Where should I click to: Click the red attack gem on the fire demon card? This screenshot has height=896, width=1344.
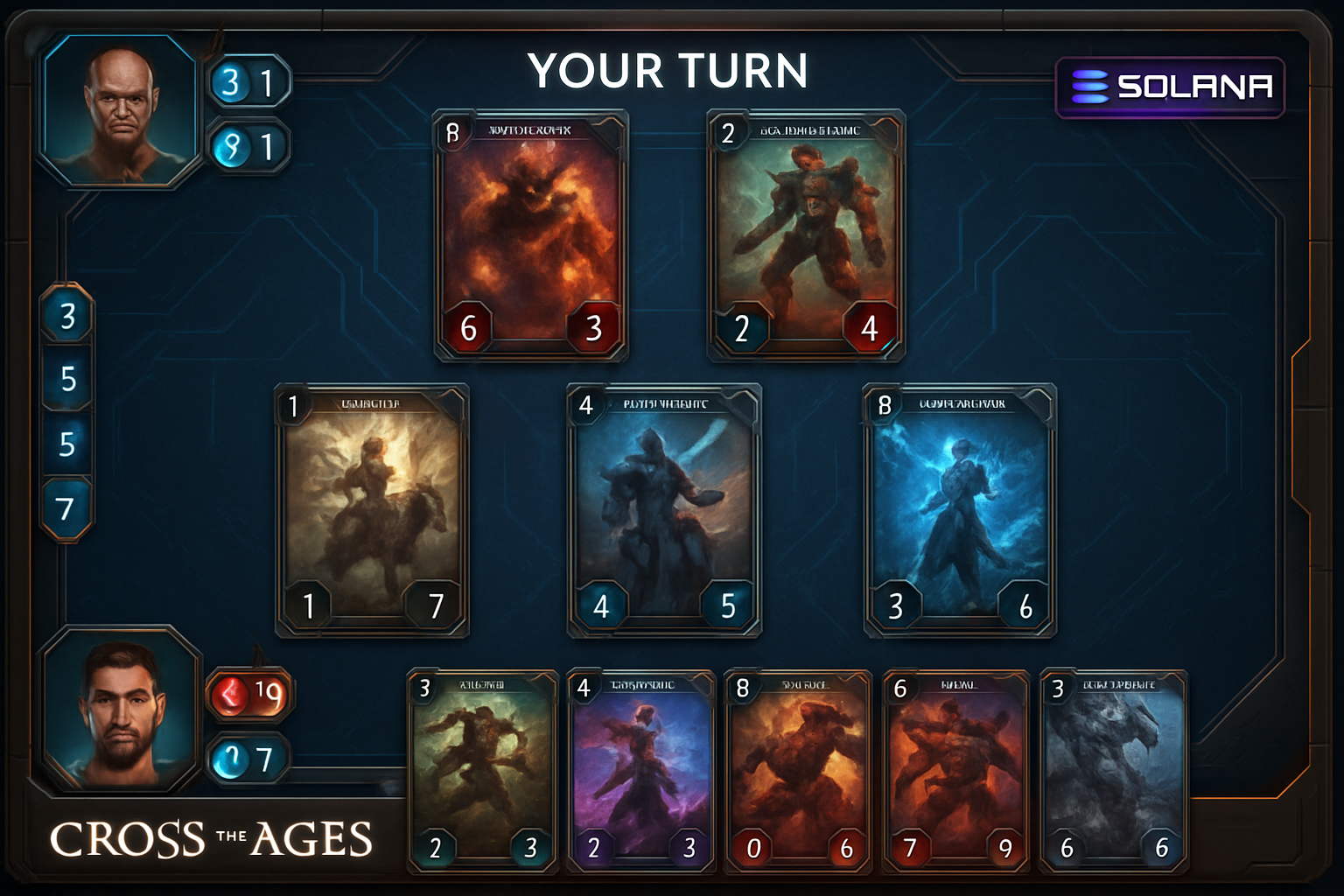[468, 327]
